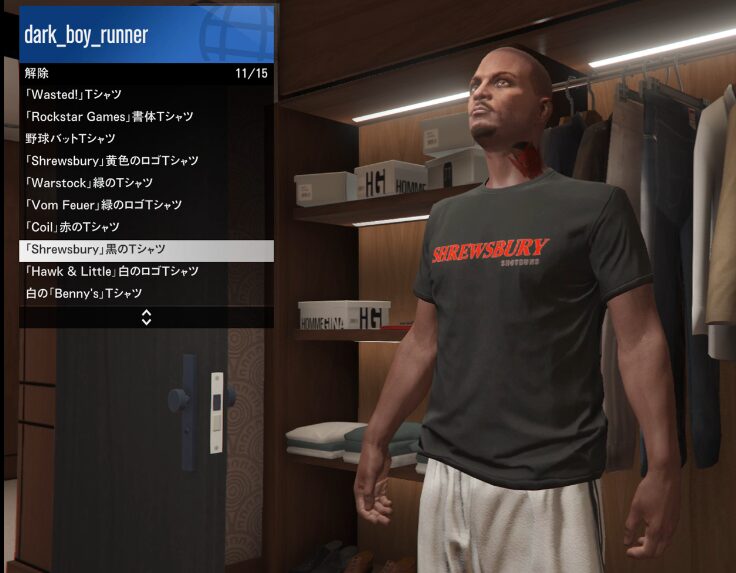This screenshot has width=736, height=573.
Task: Choose 「Warstock」緑のTシャツ
Action: (146, 183)
